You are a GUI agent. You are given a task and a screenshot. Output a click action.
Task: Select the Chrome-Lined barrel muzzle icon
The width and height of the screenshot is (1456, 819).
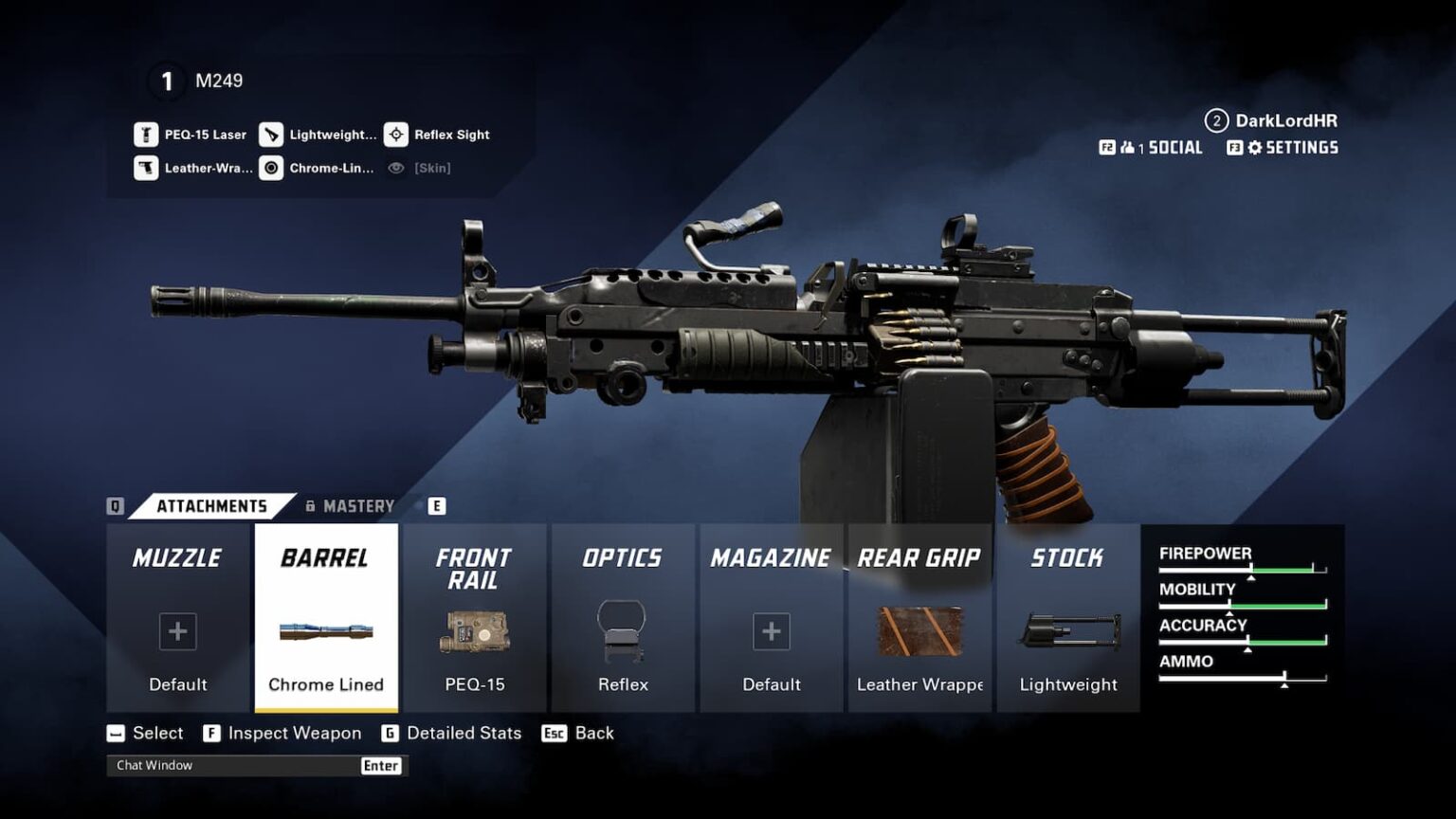(272, 168)
